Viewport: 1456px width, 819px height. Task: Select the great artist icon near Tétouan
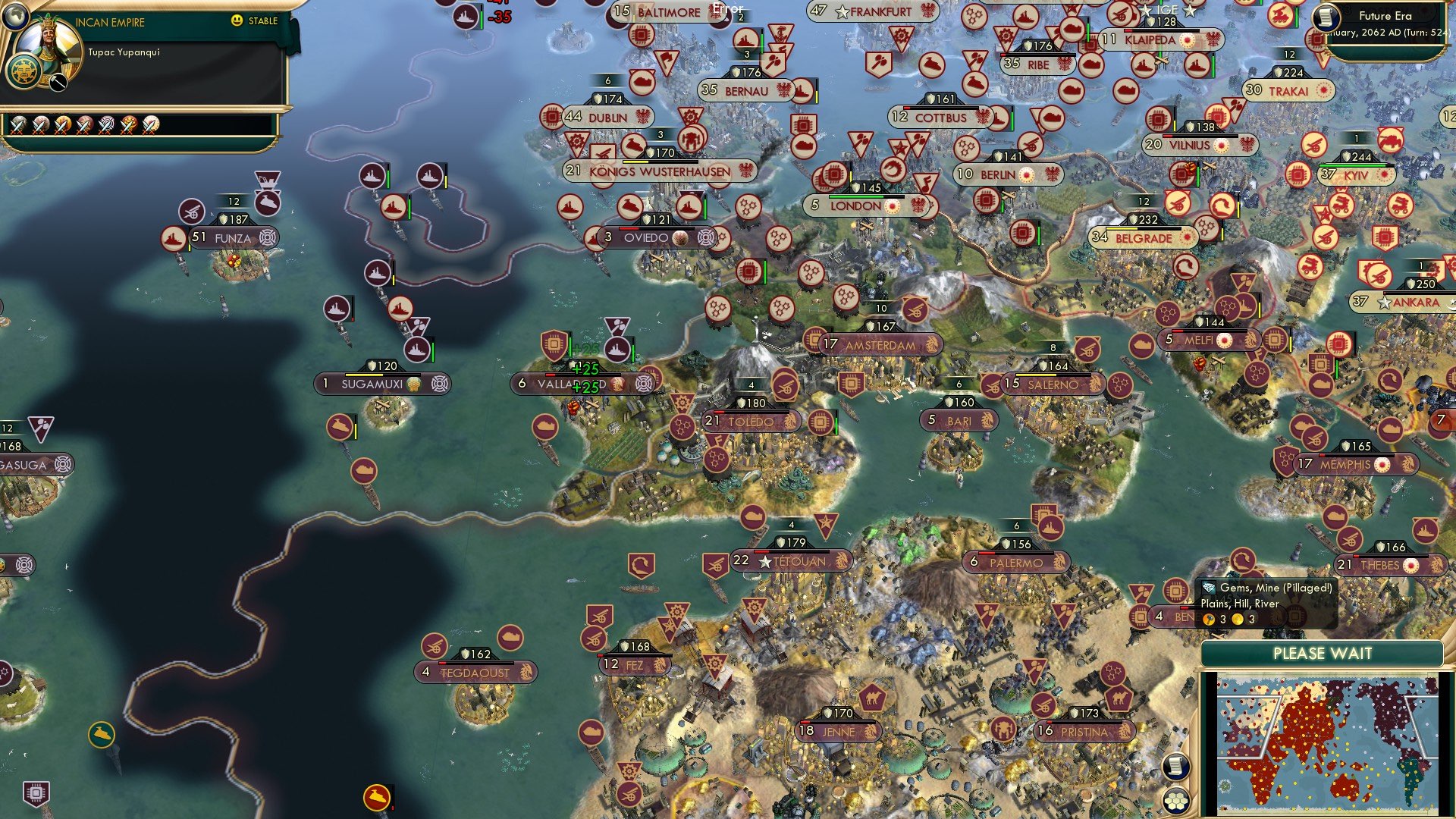pos(824,524)
